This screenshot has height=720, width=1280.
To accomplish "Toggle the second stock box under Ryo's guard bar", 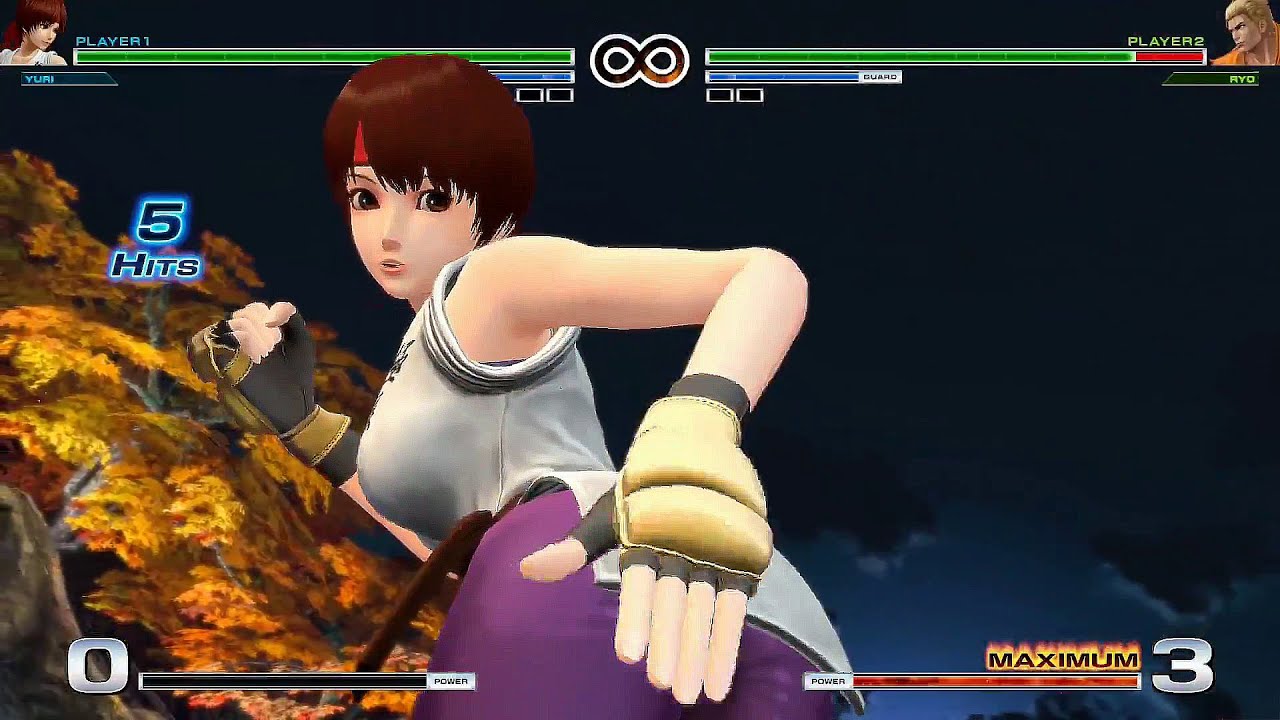I will pos(749,96).
